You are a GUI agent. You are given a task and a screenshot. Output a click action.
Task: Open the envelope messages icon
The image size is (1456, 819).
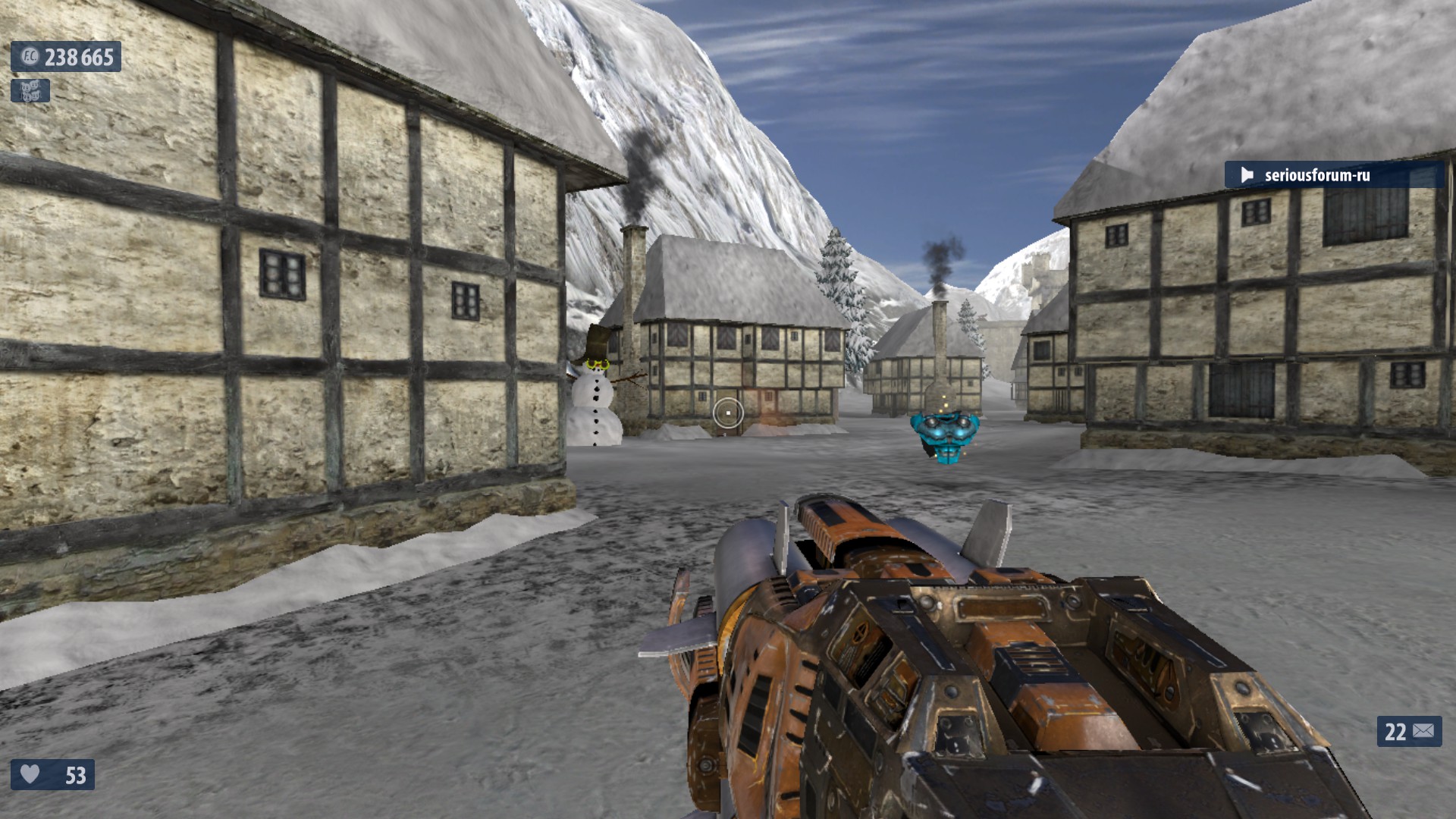[1423, 731]
